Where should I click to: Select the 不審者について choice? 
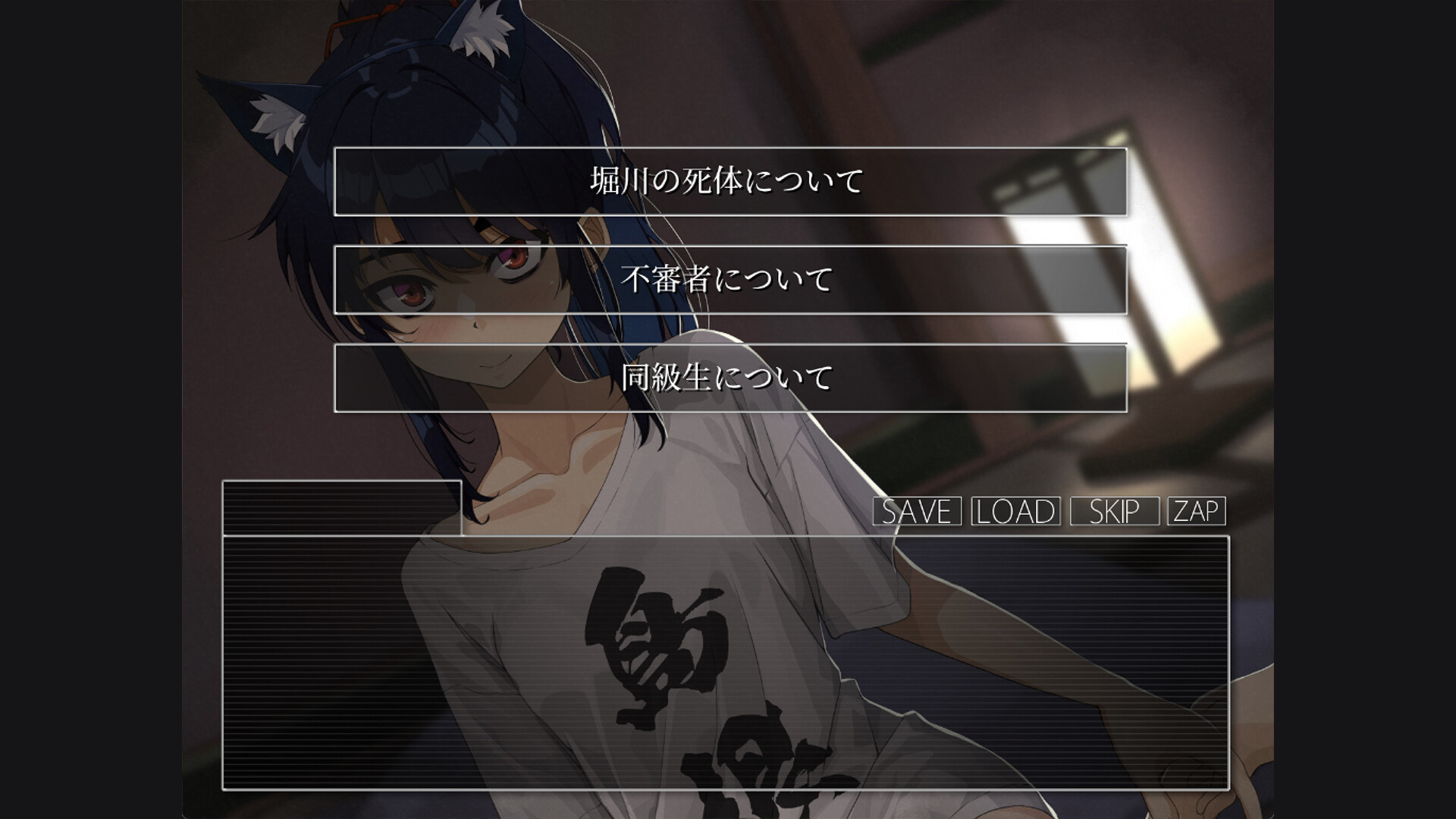pos(730,280)
